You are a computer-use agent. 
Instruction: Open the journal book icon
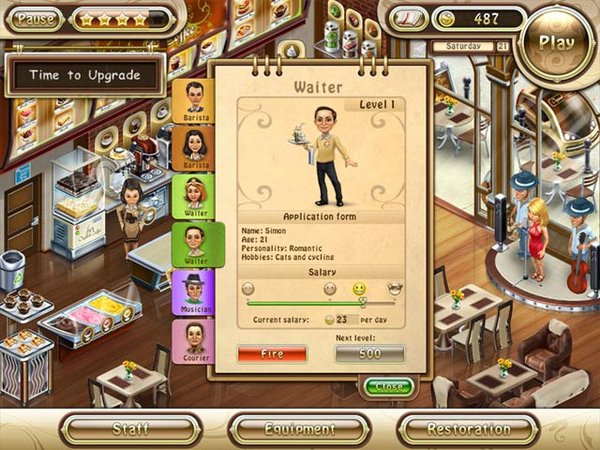[407, 19]
